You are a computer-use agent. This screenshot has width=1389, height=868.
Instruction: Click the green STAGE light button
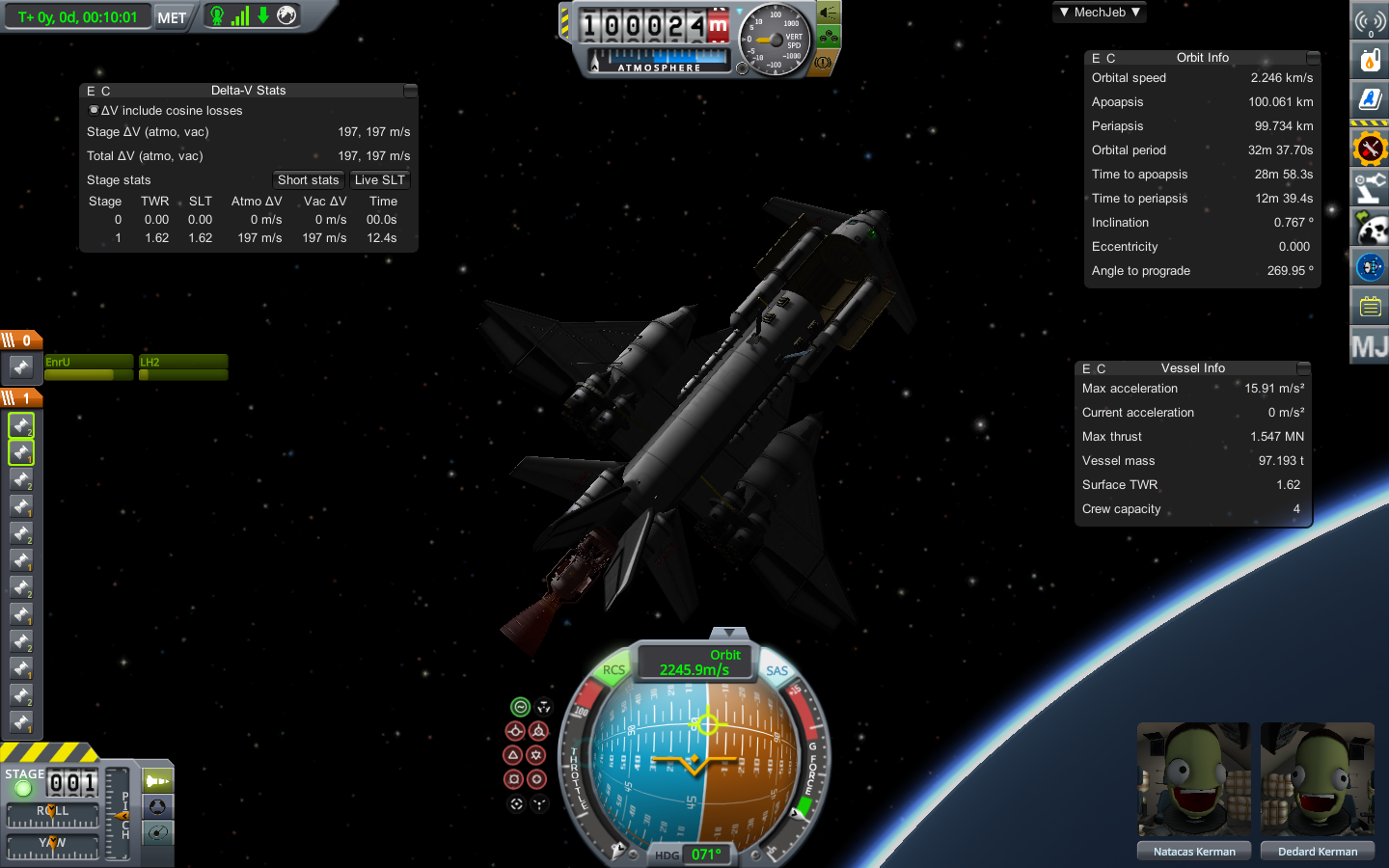point(24,788)
